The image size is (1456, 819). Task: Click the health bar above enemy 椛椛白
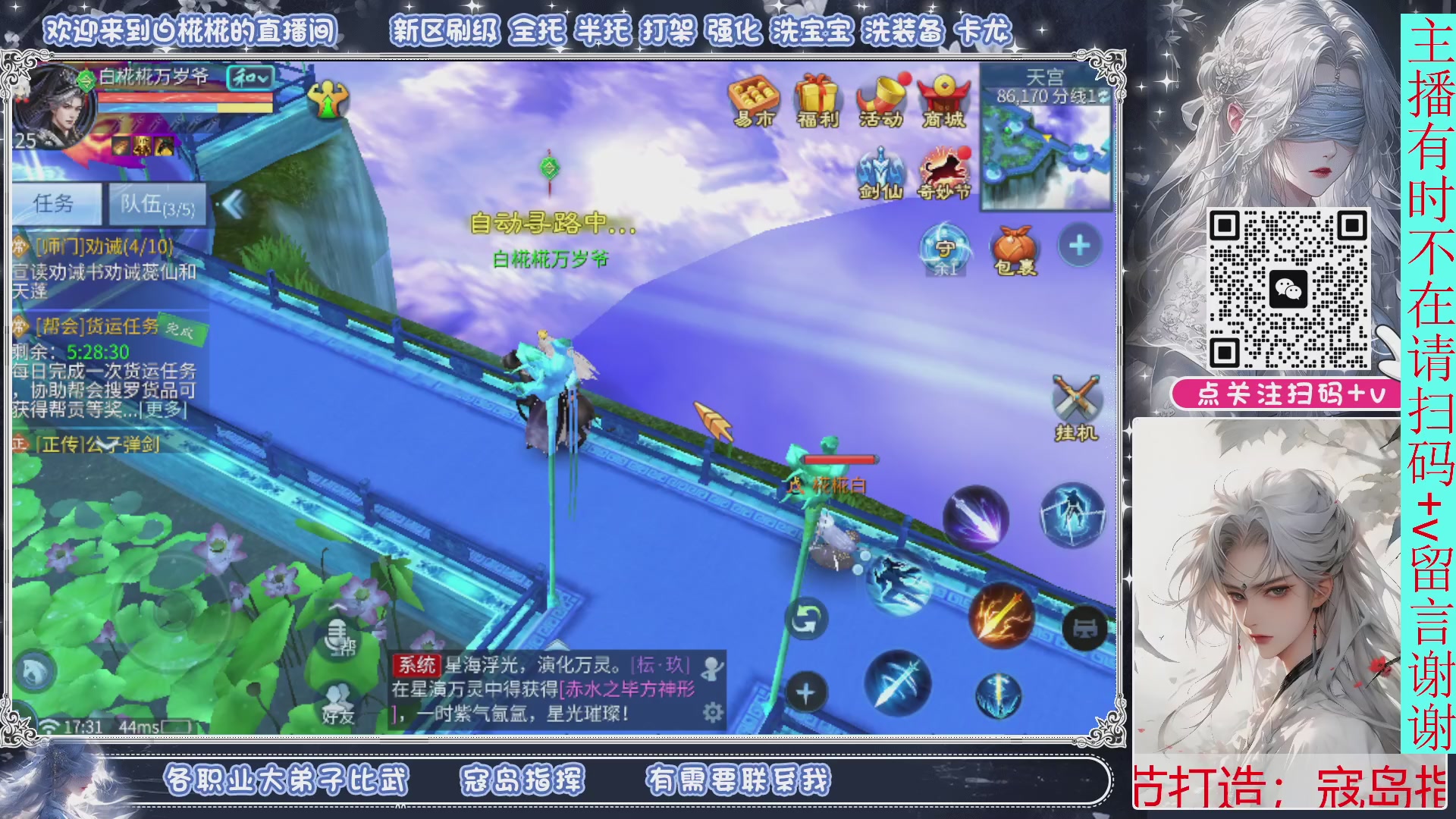[x=839, y=458]
